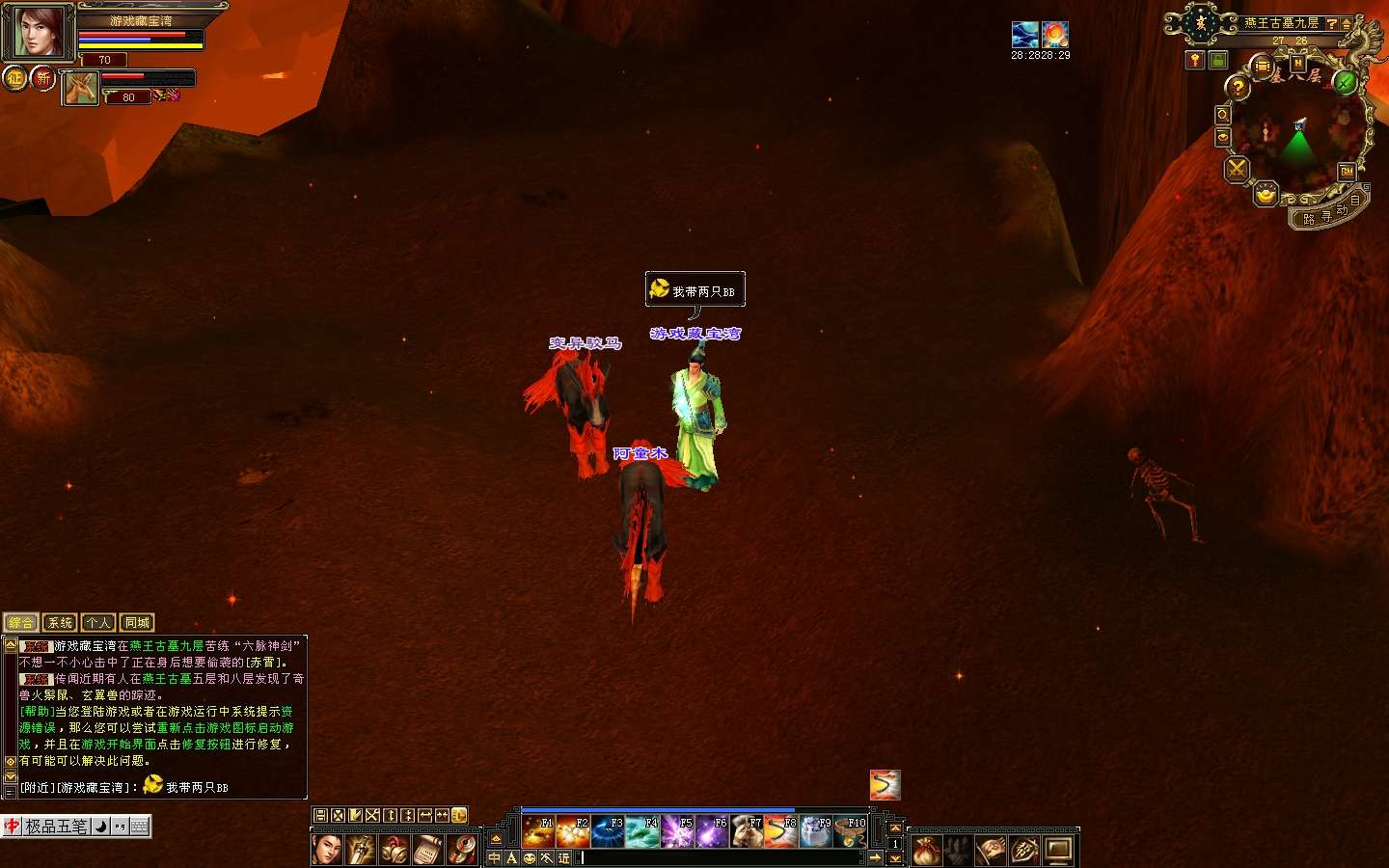Viewport: 1389px width, 868px height.
Task: Select the horse pet portrait
Action: pyautogui.click(x=81, y=89)
